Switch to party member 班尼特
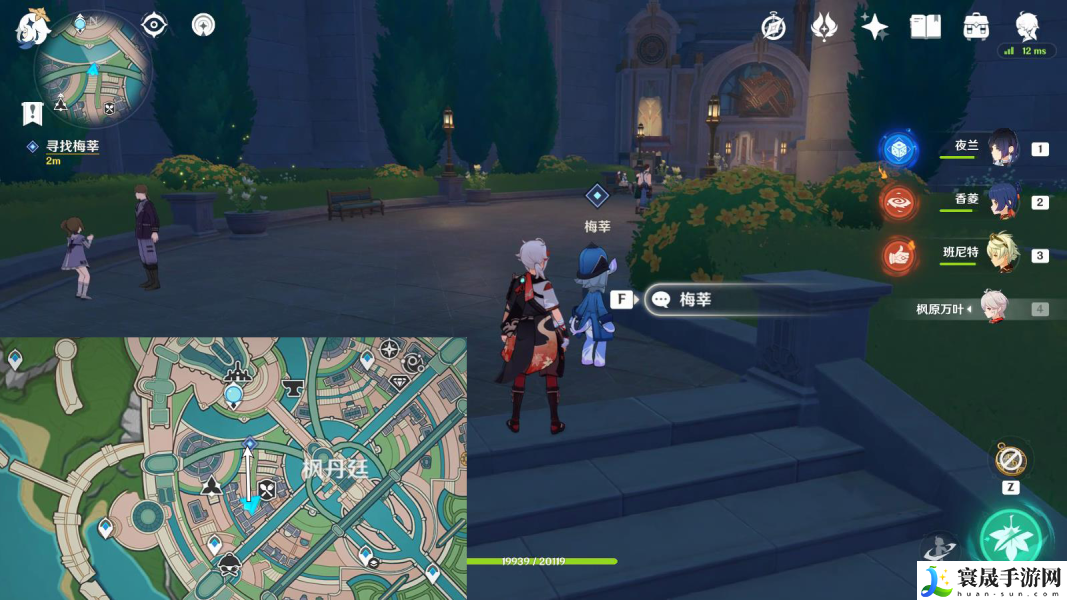1067x600 pixels. [x=1002, y=254]
